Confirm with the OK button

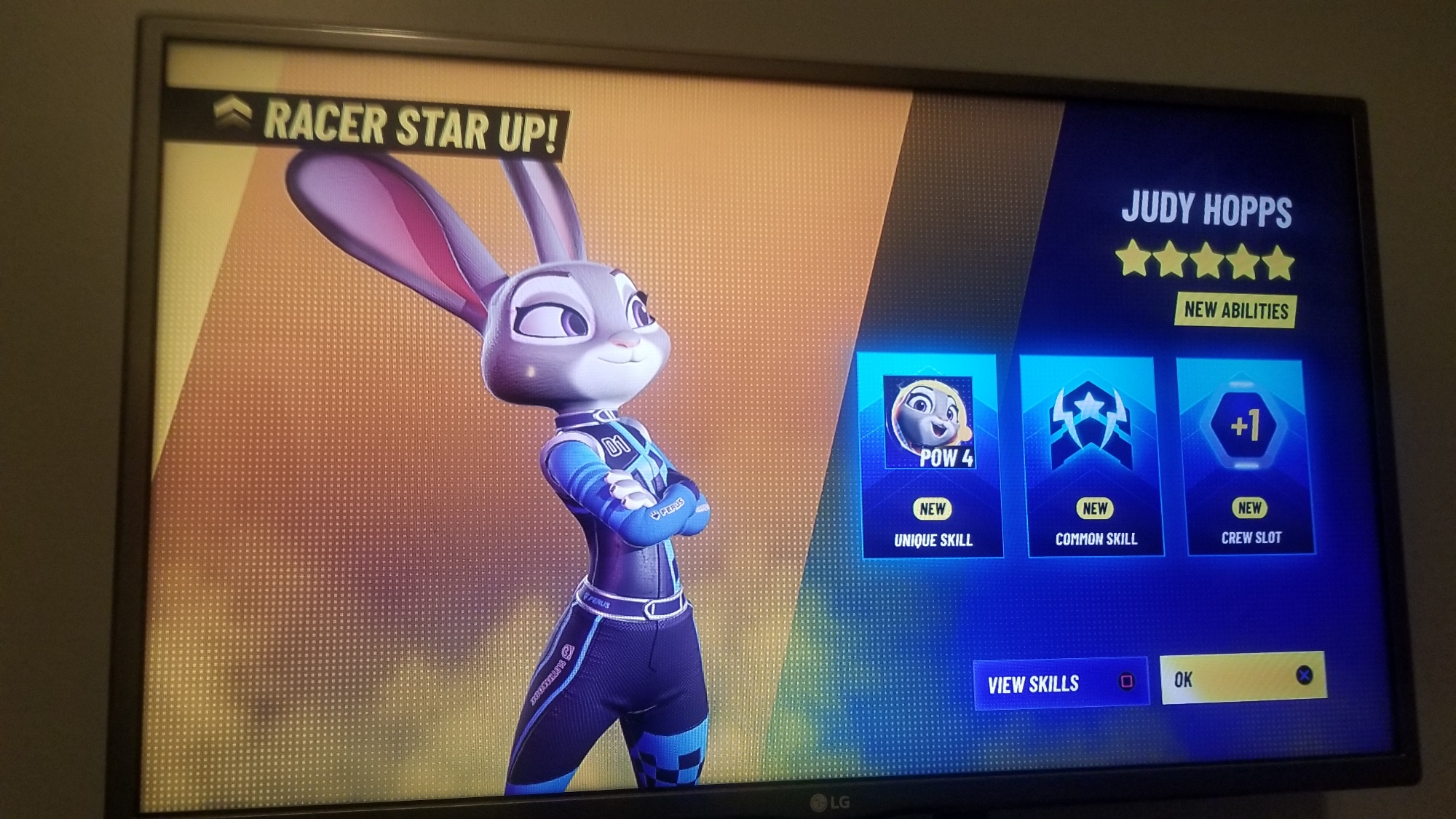point(1243,678)
